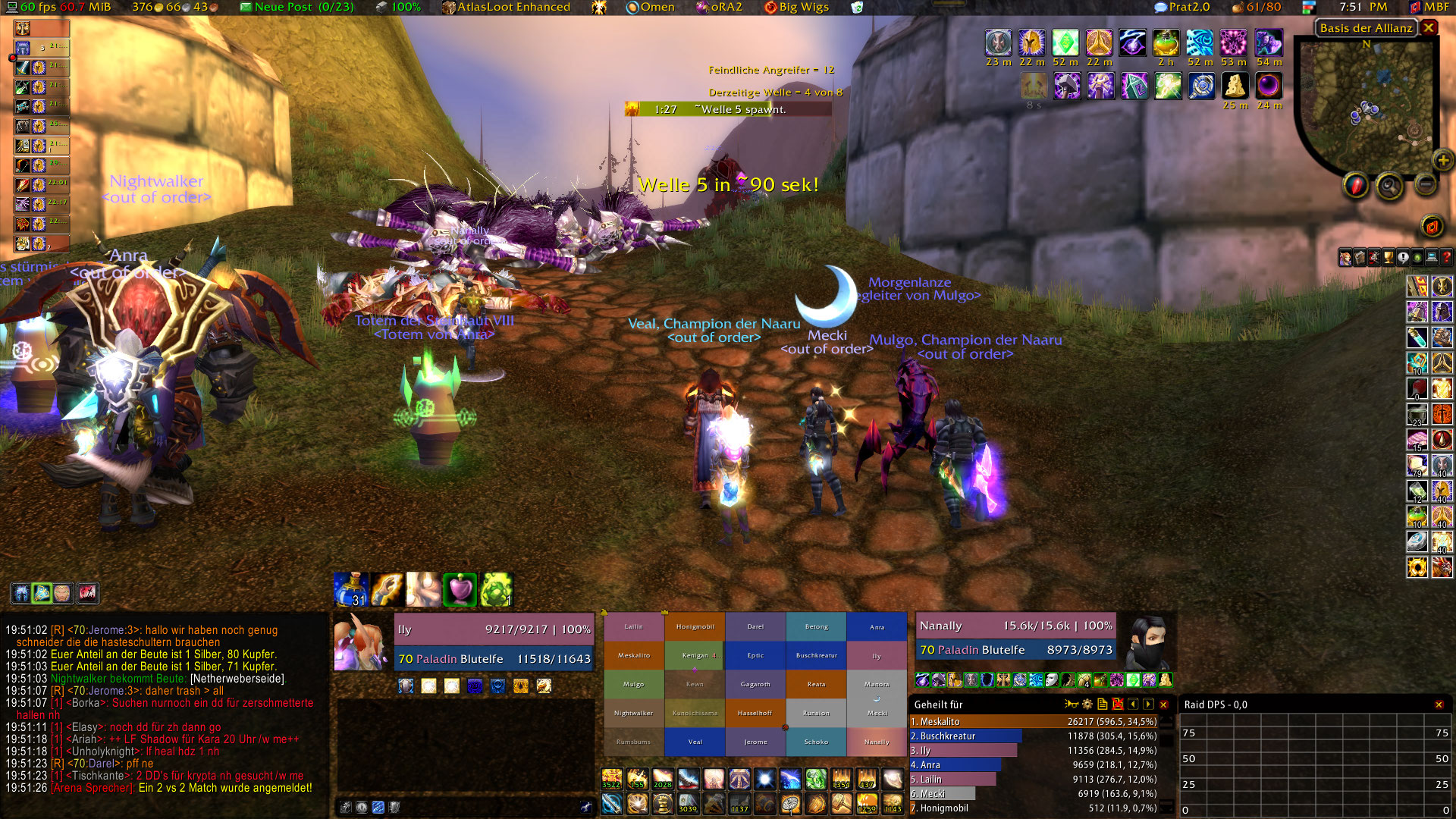Click Nanally's target portrait
The height and width of the screenshot is (819, 1456).
(1146, 641)
